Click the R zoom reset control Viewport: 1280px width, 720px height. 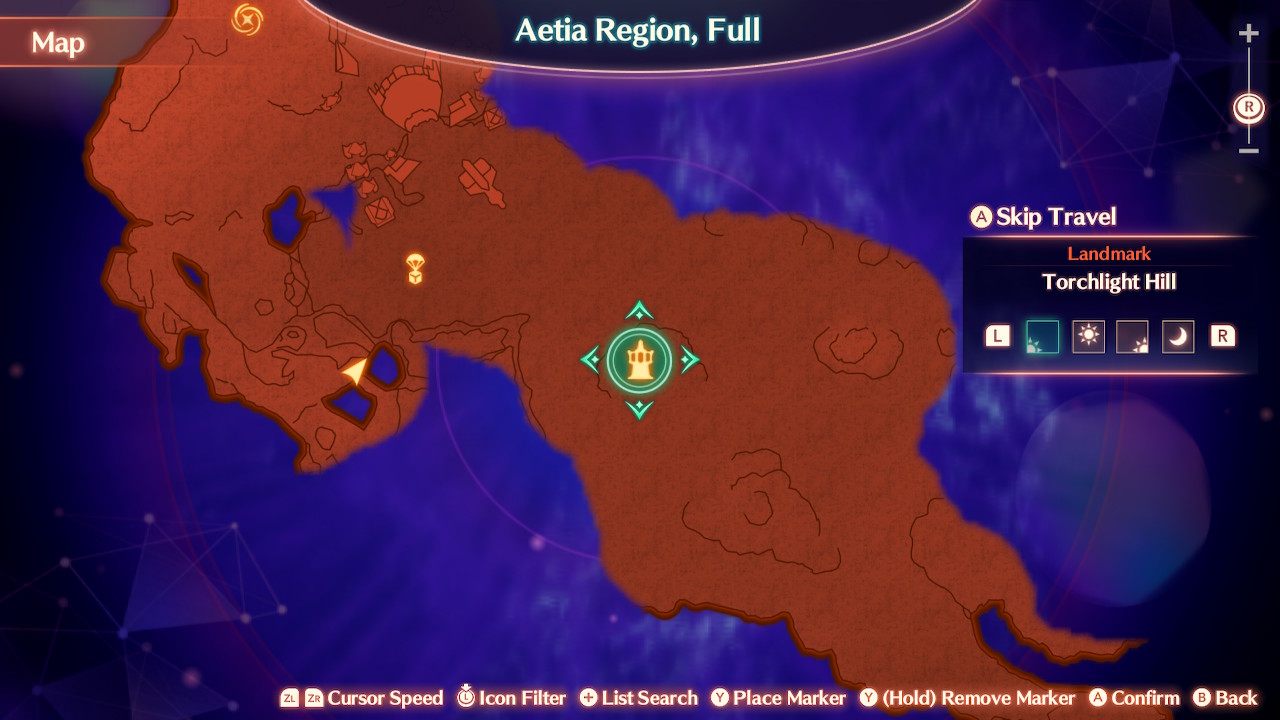tap(1248, 106)
